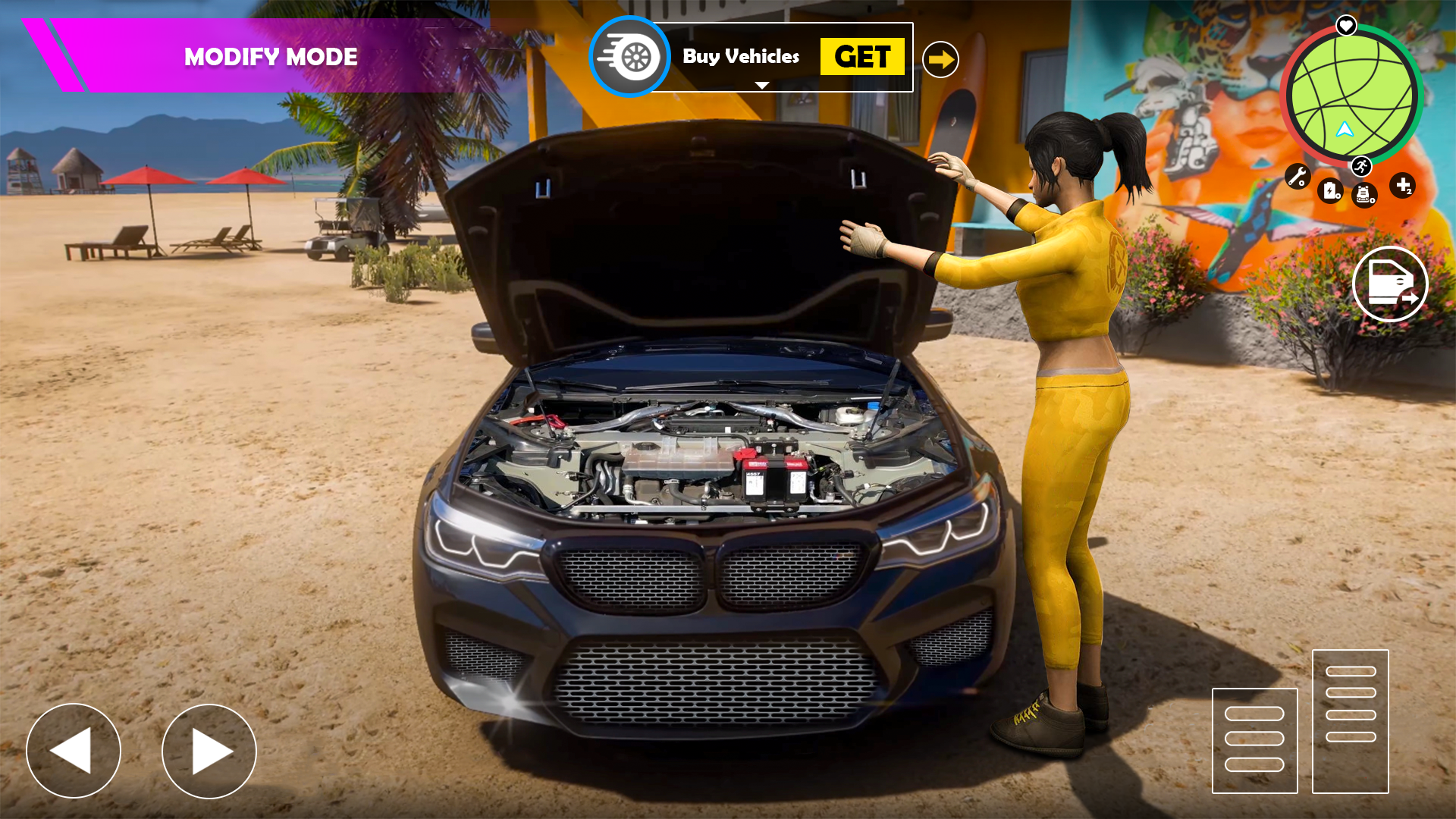Tap the yellow arrow next to Buy Vehicles
1456x819 pixels.
point(940,59)
